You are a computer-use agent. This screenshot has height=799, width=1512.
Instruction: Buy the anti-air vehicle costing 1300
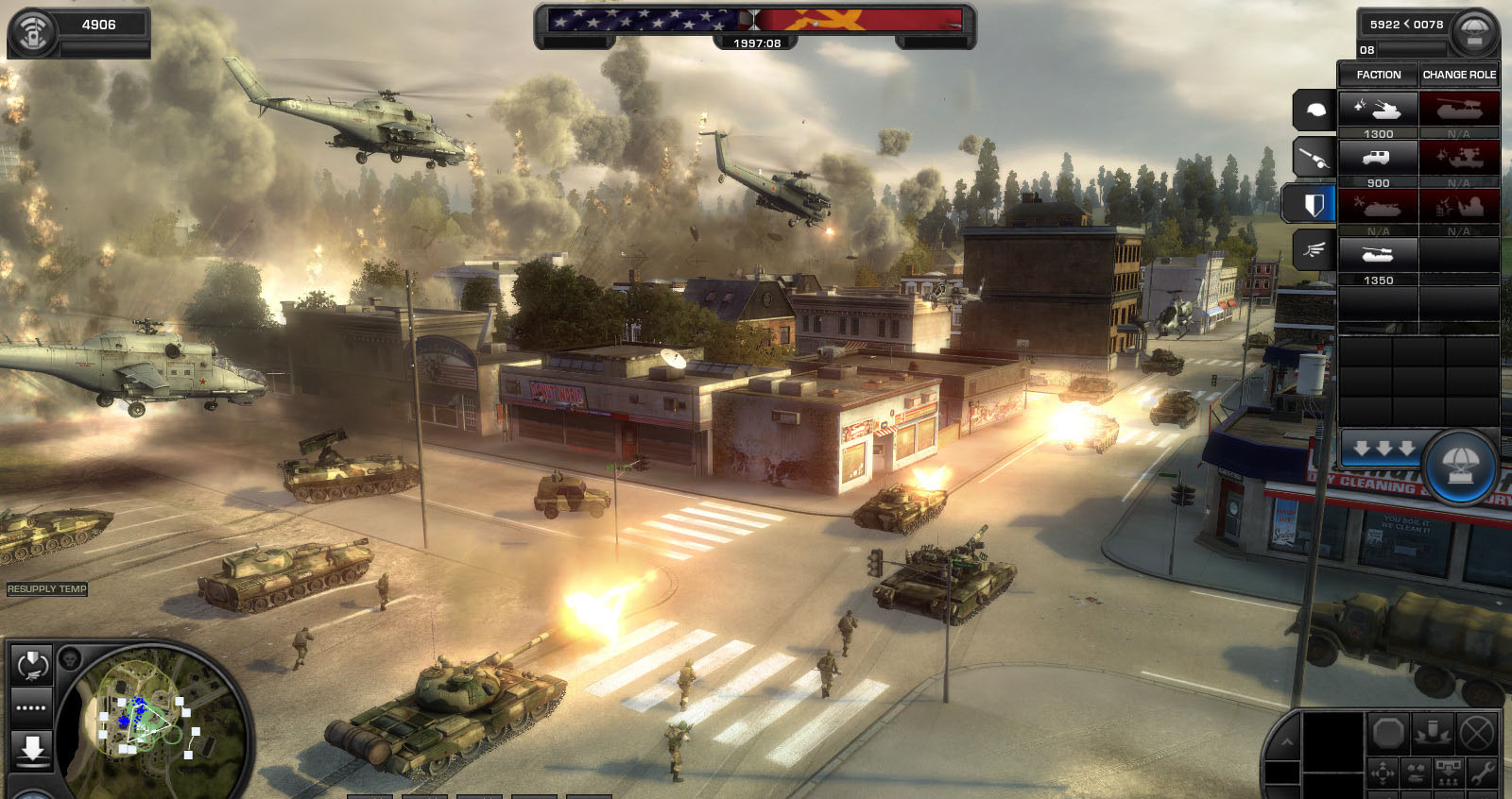click(x=1378, y=110)
